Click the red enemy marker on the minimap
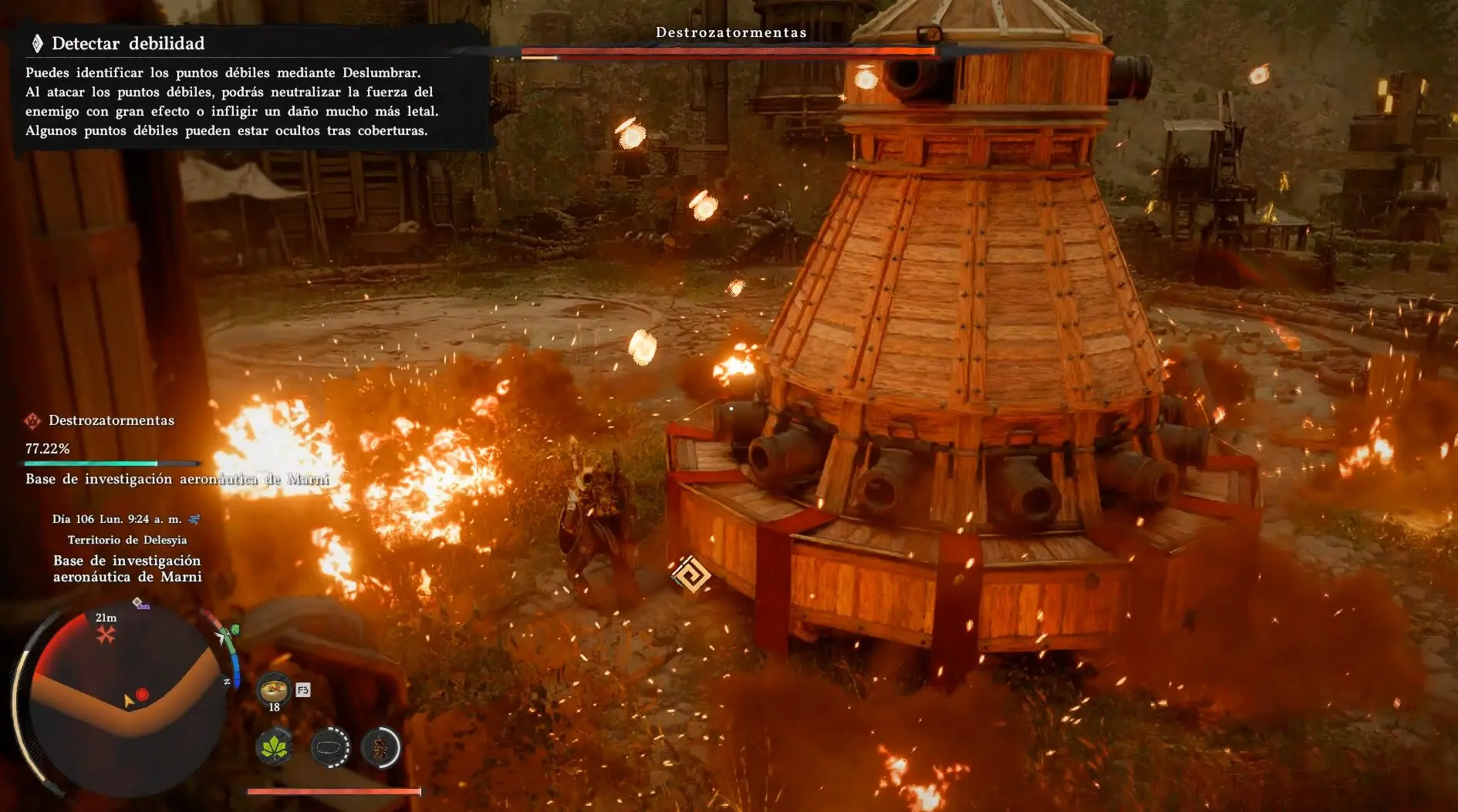The image size is (1458, 812). coord(142,695)
